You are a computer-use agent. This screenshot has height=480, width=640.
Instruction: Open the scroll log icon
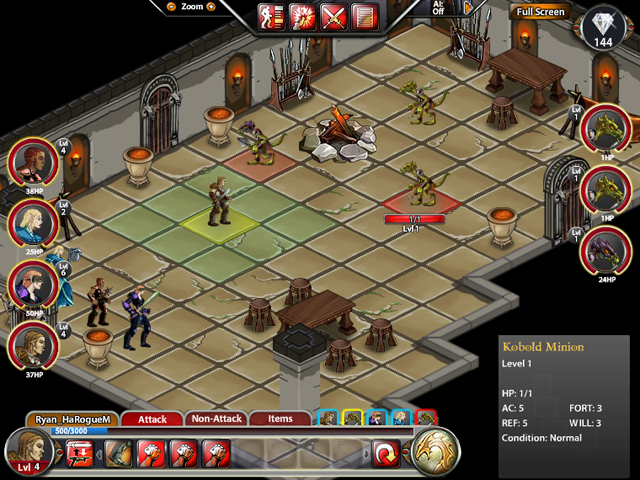pos(364,16)
